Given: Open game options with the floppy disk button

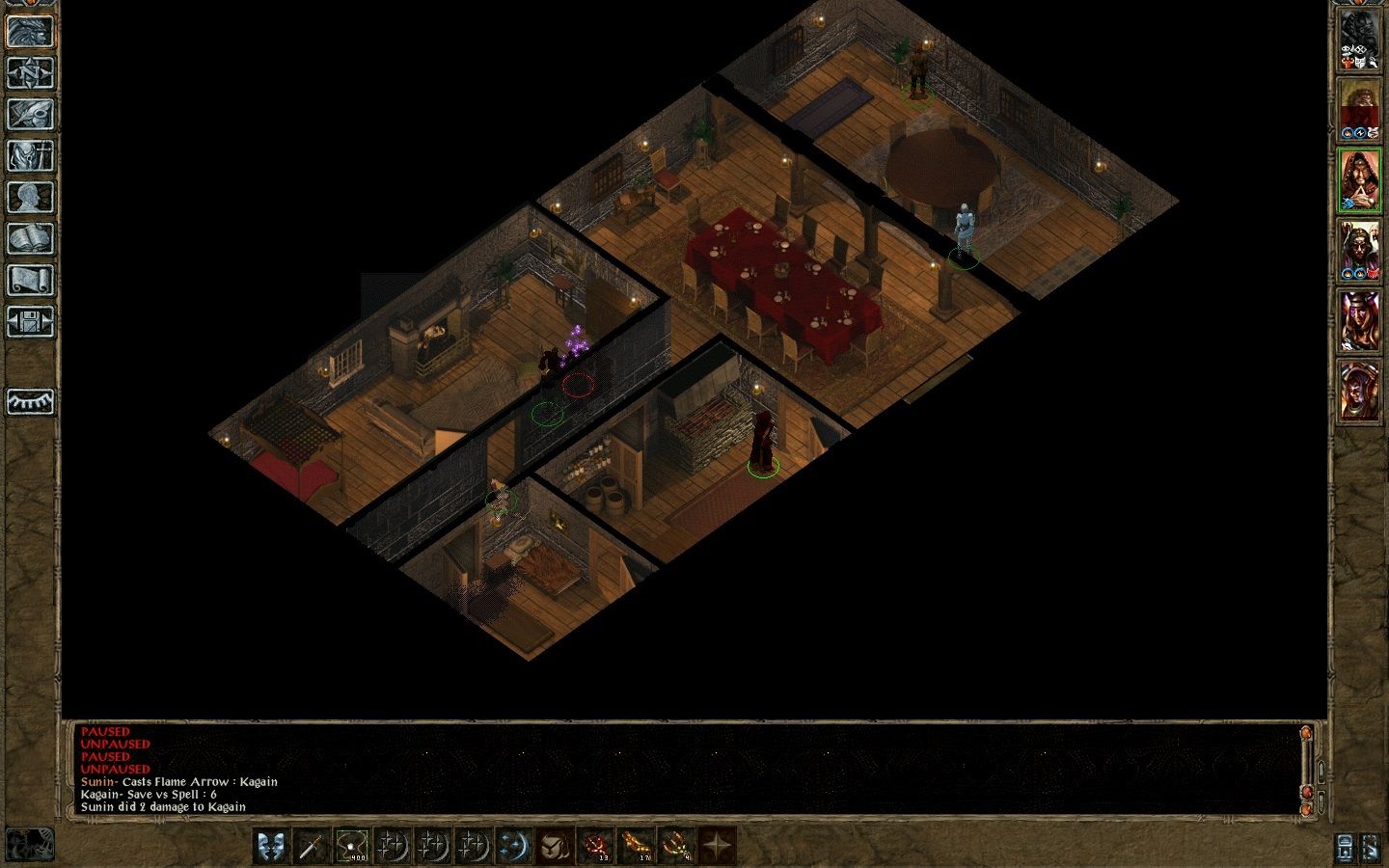Looking at the screenshot, I should coord(30,322).
